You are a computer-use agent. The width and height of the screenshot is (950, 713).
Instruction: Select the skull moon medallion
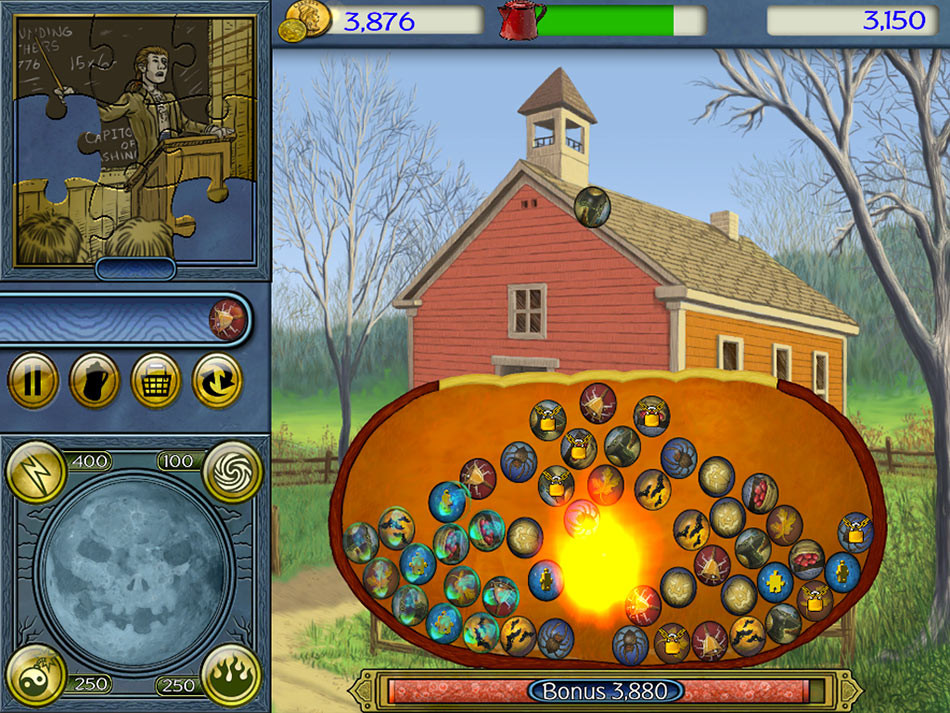coord(134,573)
